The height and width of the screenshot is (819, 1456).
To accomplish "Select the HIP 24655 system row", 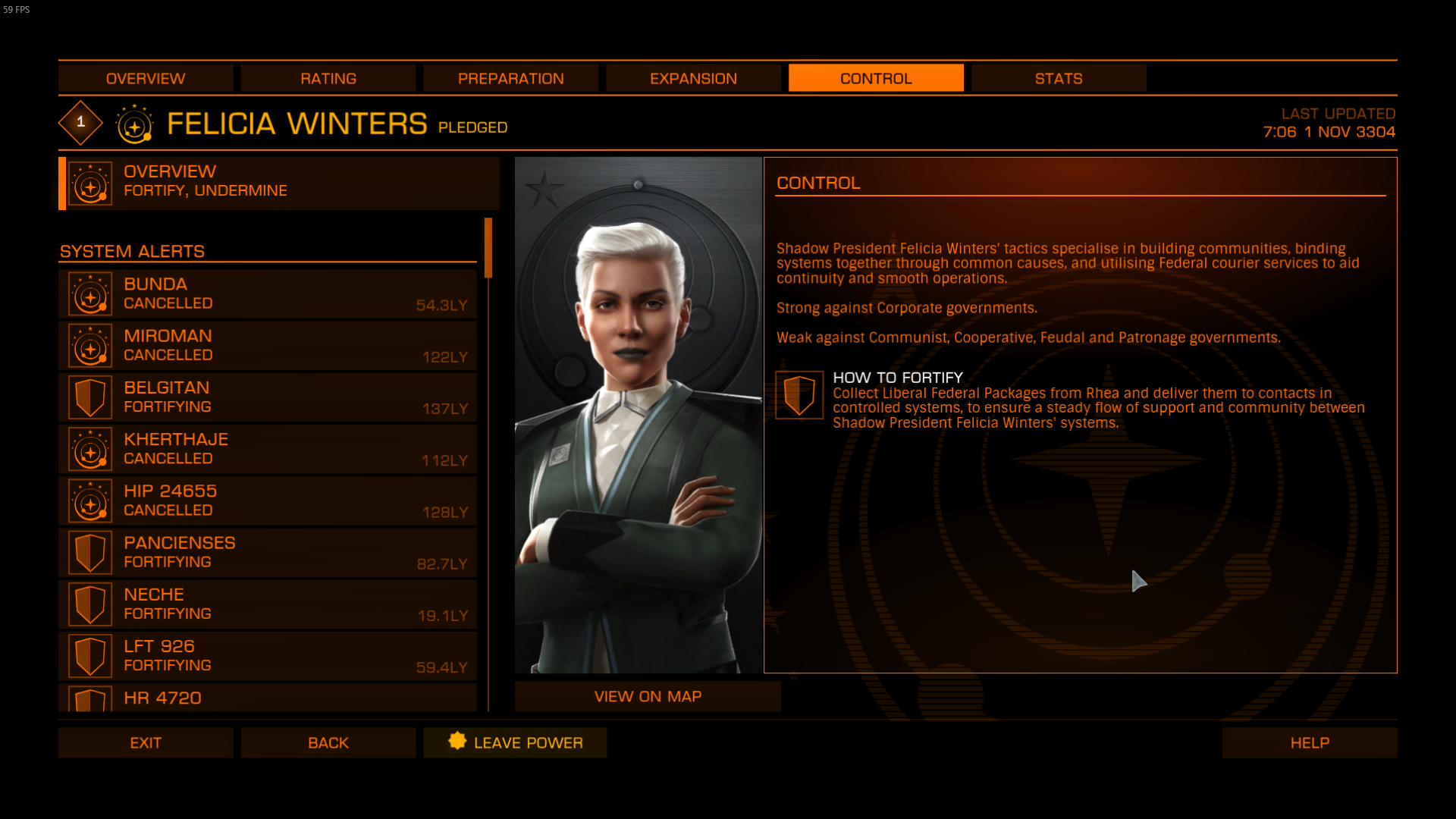I will 268,500.
